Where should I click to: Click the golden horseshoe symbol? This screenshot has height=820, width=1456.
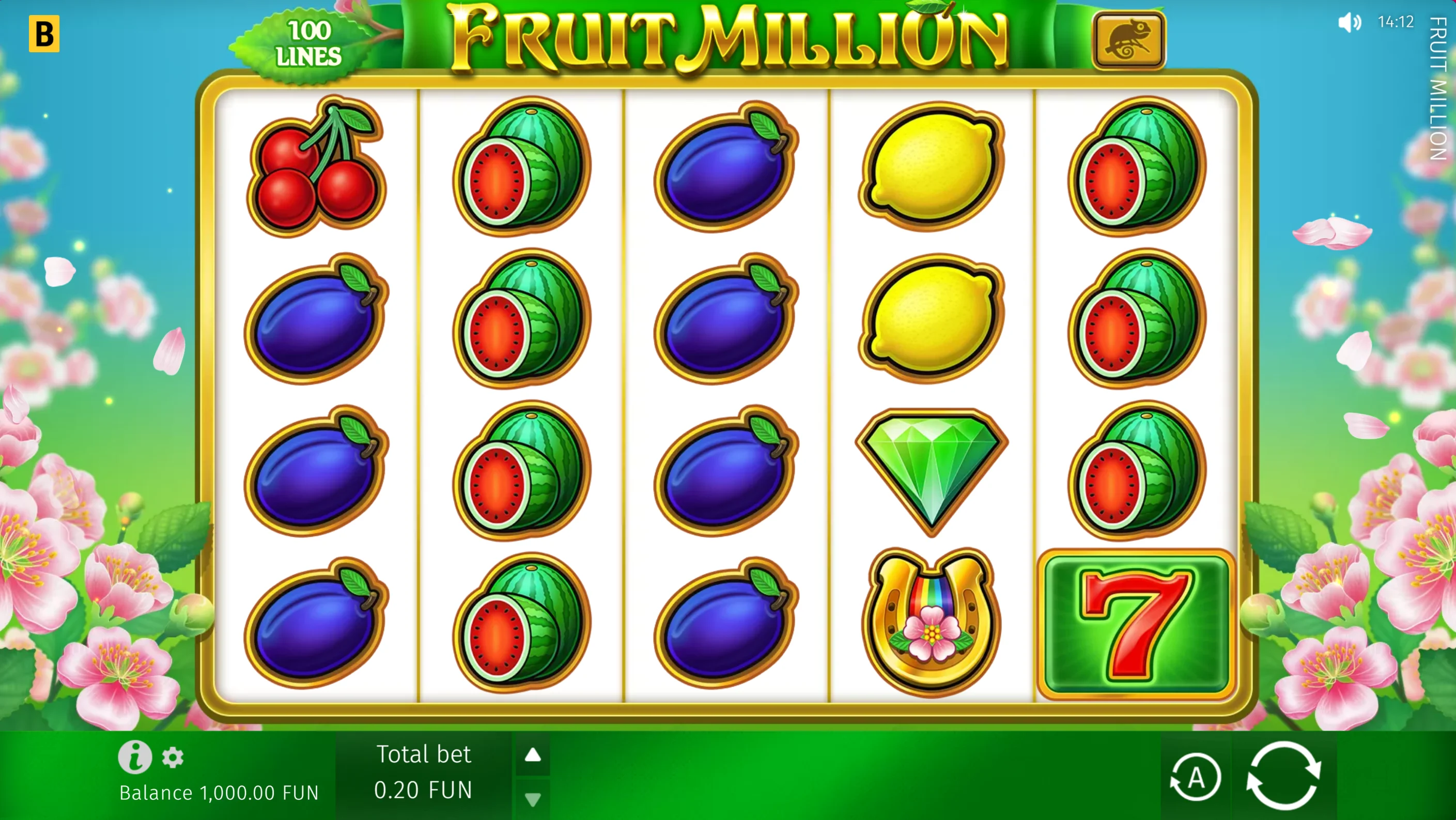point(932,622)
